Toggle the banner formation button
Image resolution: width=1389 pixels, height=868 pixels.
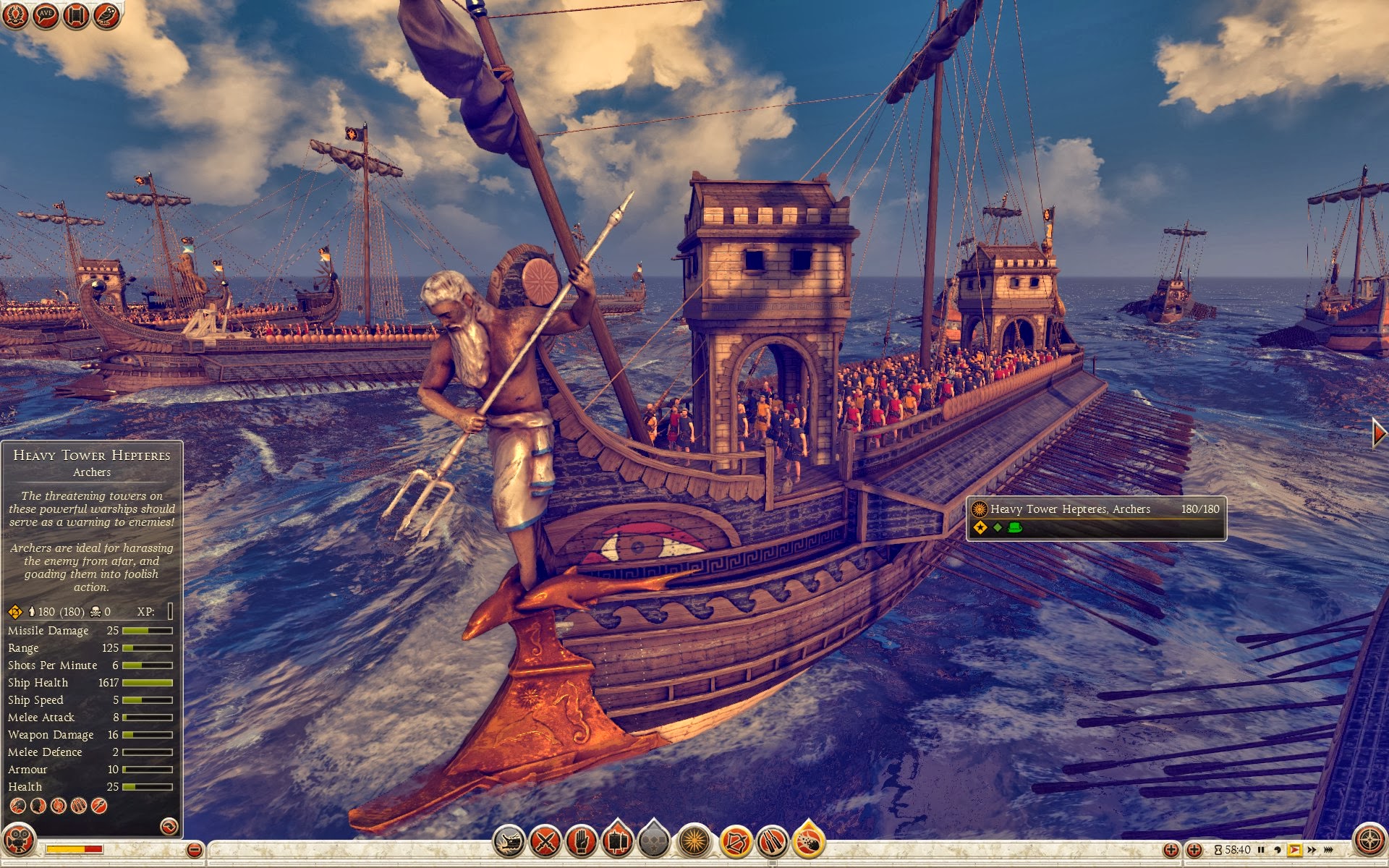coord(617,841)
